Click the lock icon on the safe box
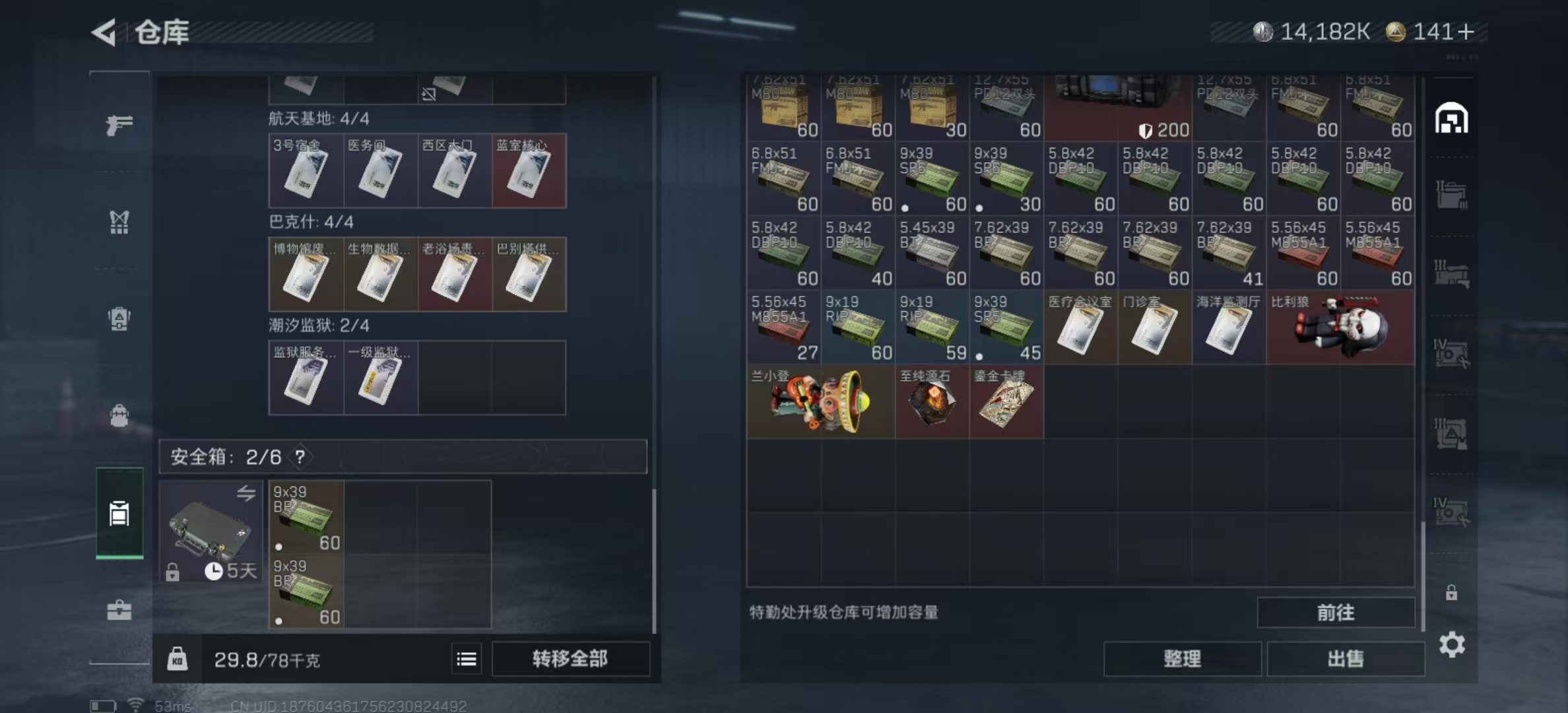 click(x=174, y=573)
